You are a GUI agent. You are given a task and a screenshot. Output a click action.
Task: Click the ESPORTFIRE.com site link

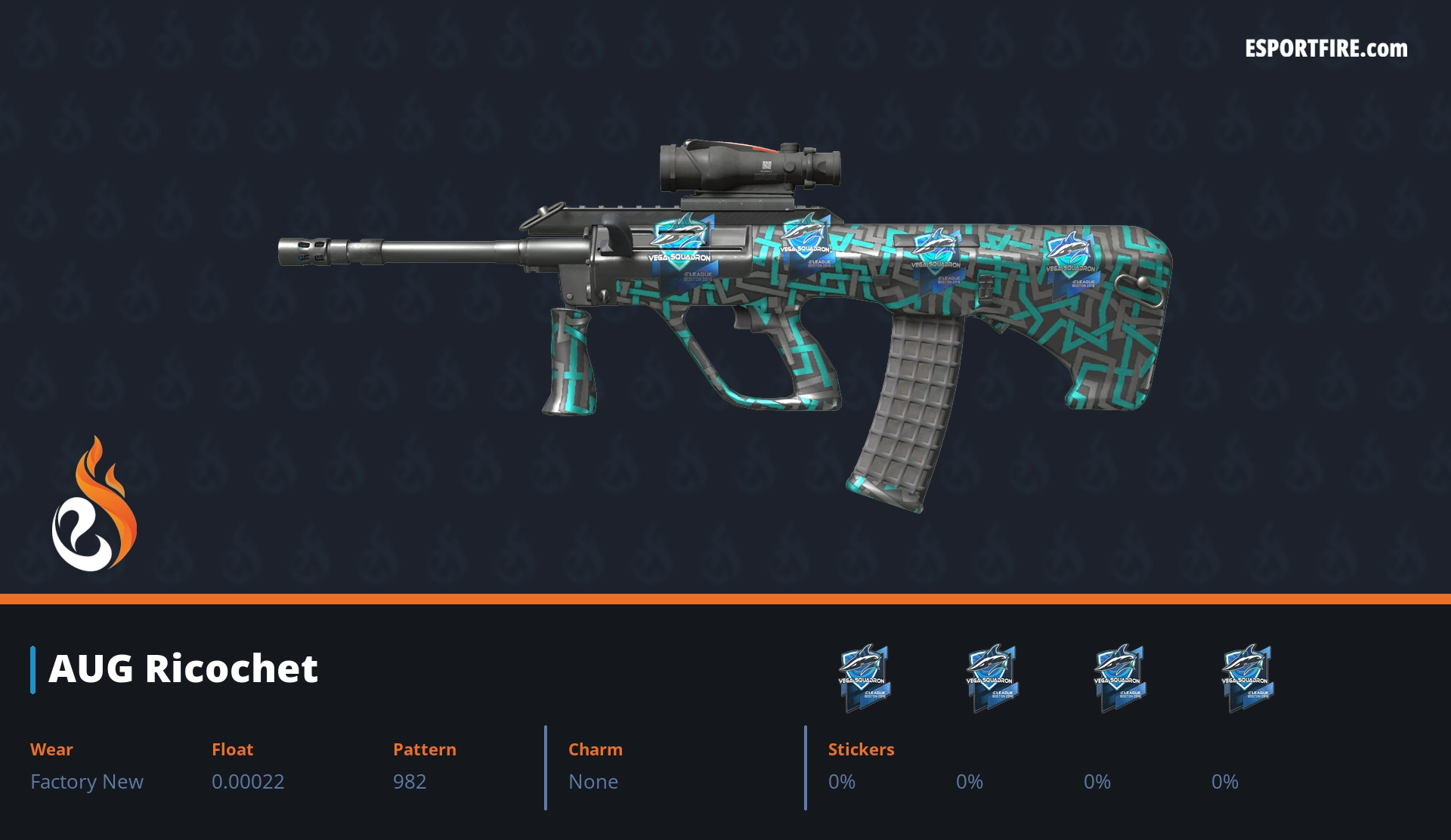click(1326, 49)
